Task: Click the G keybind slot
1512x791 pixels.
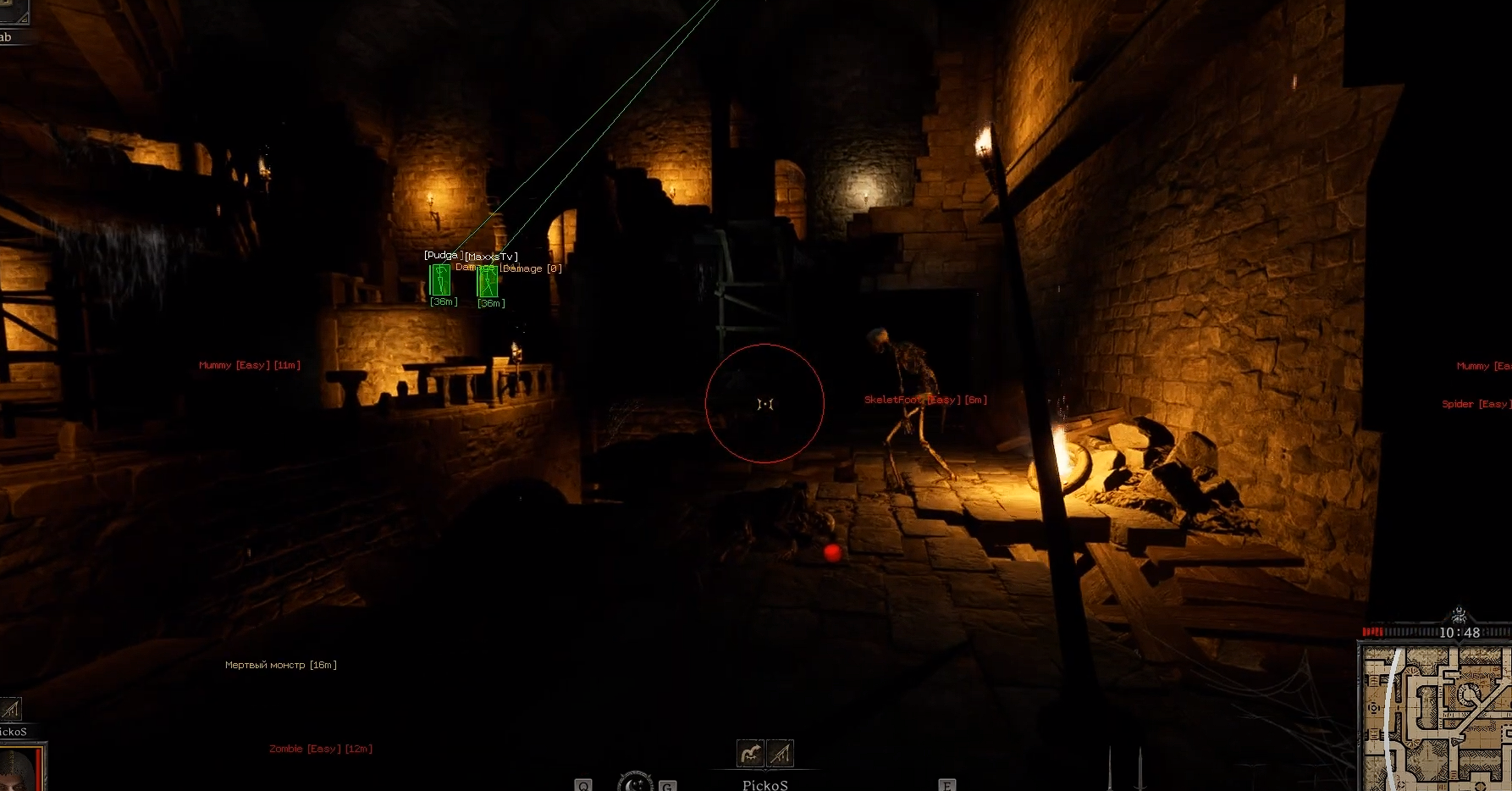Action: pos(667,785)
